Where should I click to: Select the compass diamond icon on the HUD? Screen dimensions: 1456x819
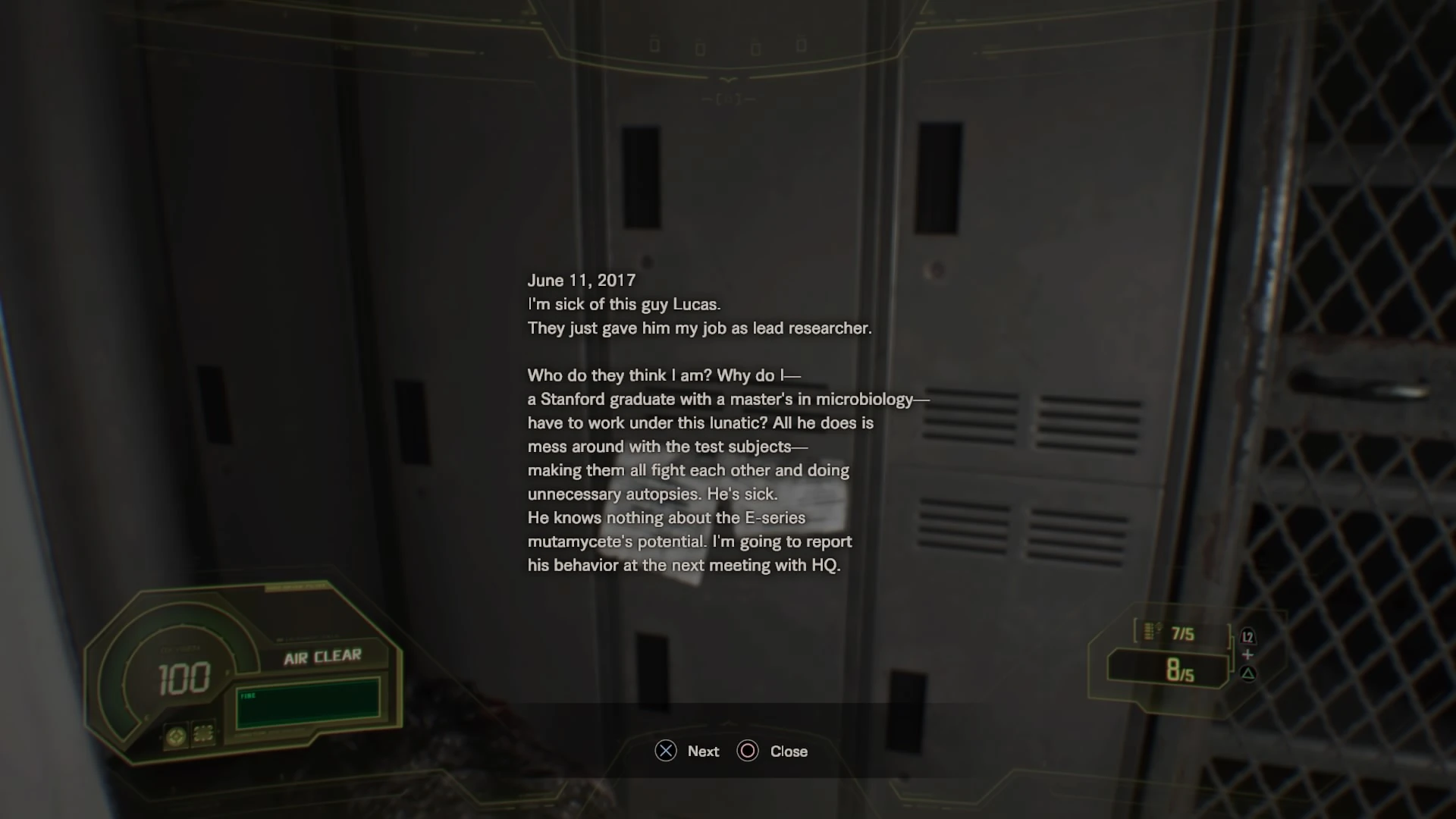tap(177, 736)
